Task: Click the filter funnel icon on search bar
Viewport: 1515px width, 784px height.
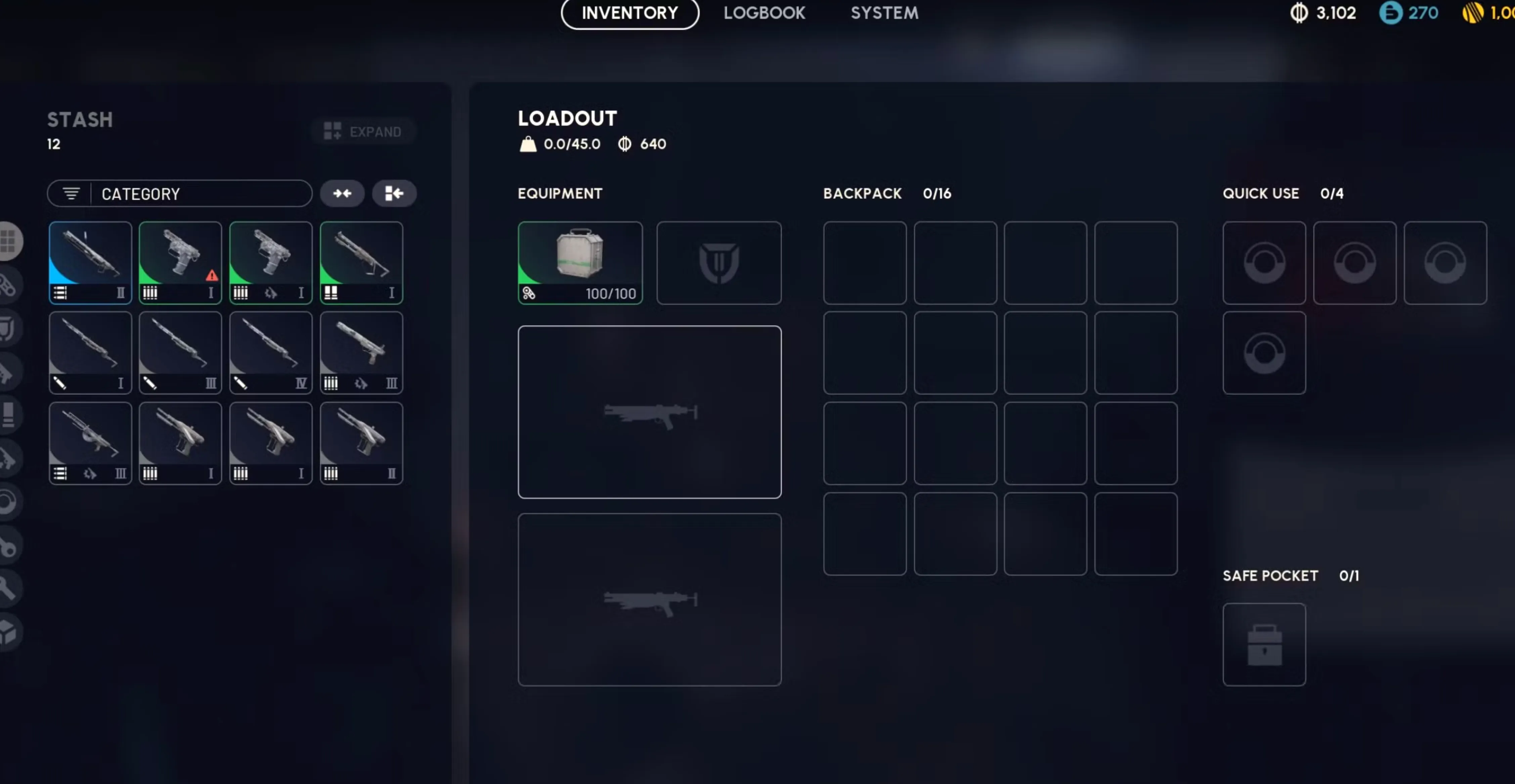Action: (x=71, y=193)
